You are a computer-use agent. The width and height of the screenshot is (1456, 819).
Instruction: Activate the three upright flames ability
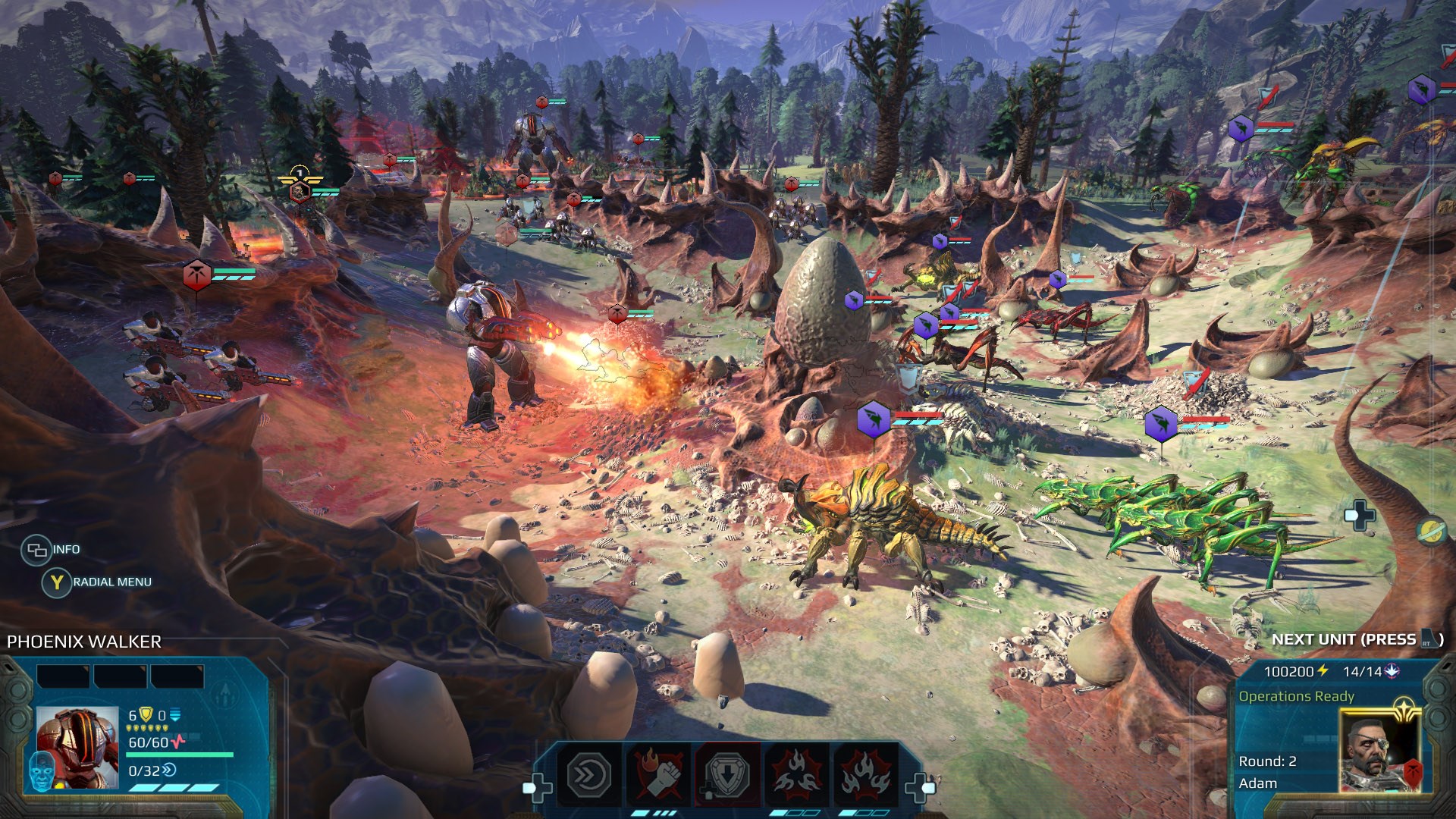pyautogui.click(x=864, y=775)
